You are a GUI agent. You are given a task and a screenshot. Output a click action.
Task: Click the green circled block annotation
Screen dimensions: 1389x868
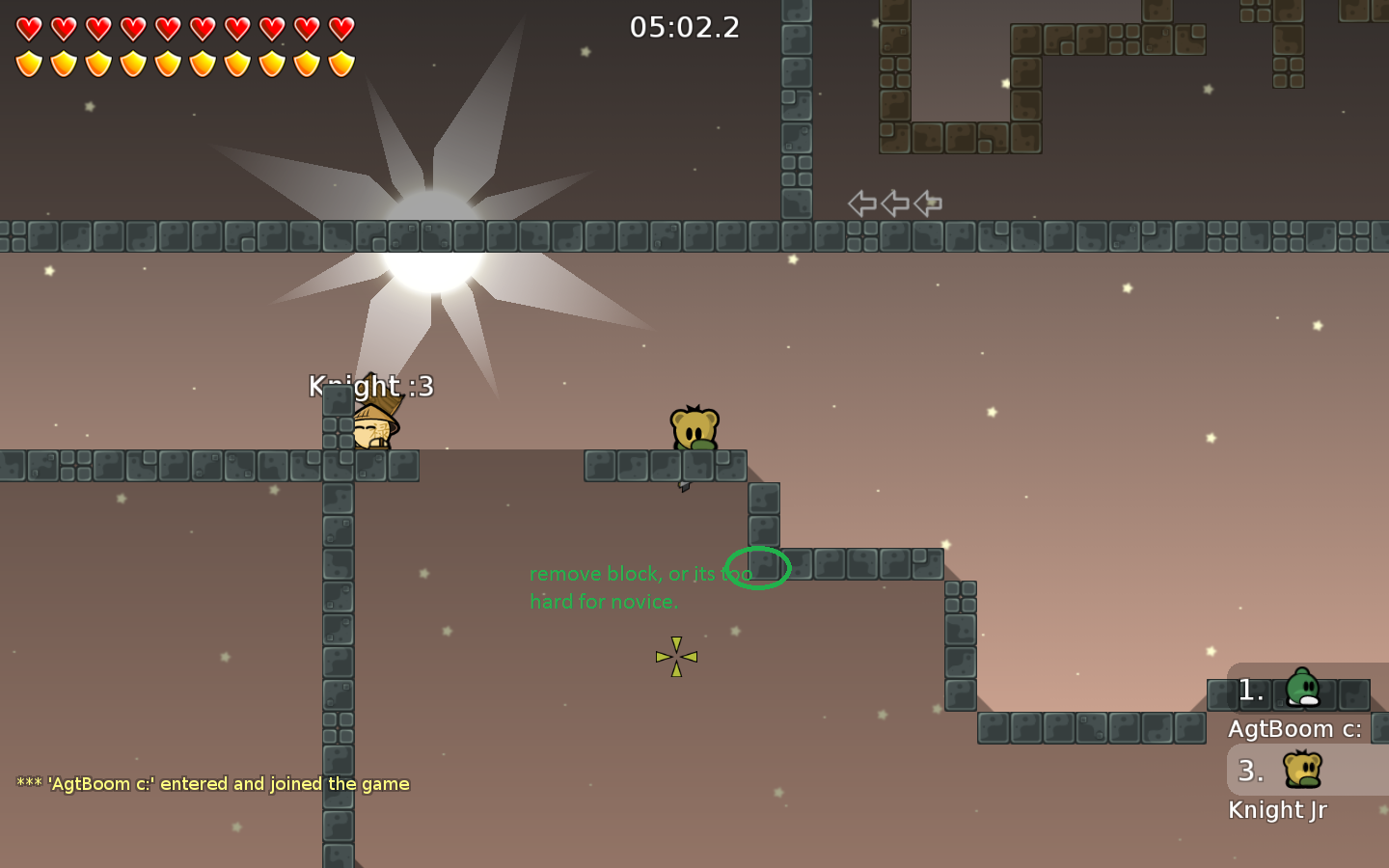[x=759, y=568]
